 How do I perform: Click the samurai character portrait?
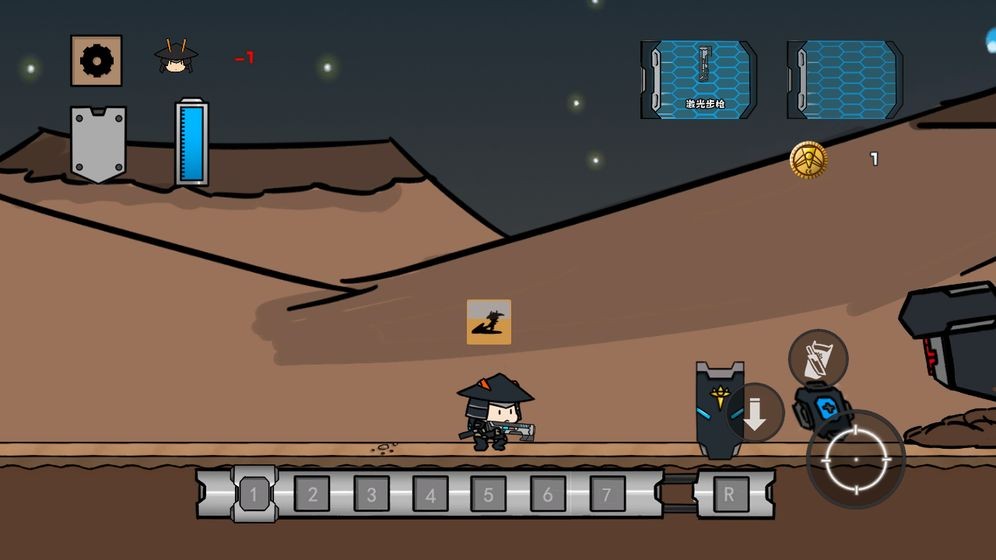point(176,57)
